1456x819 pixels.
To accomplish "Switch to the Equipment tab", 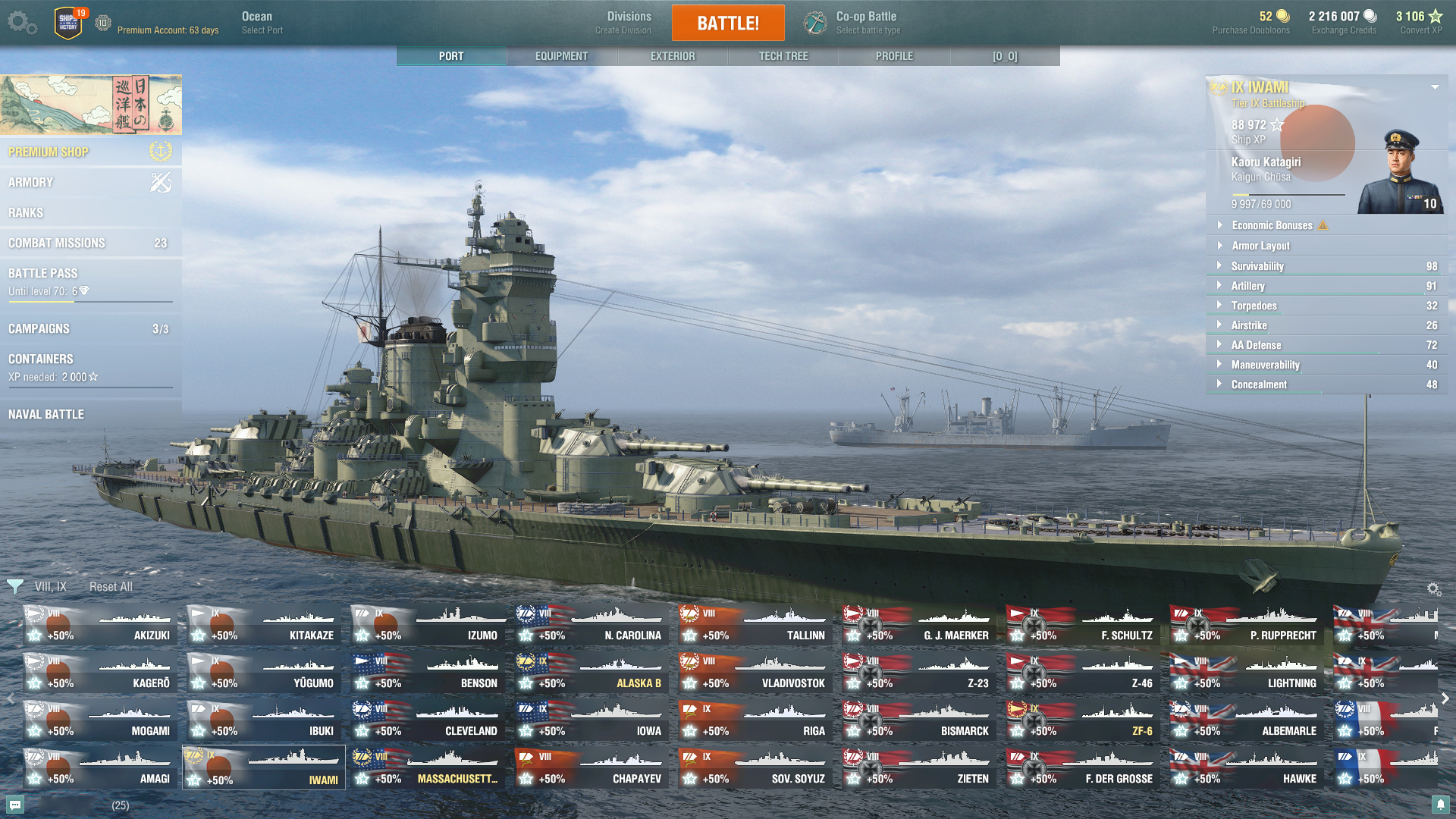I will 561,56.
